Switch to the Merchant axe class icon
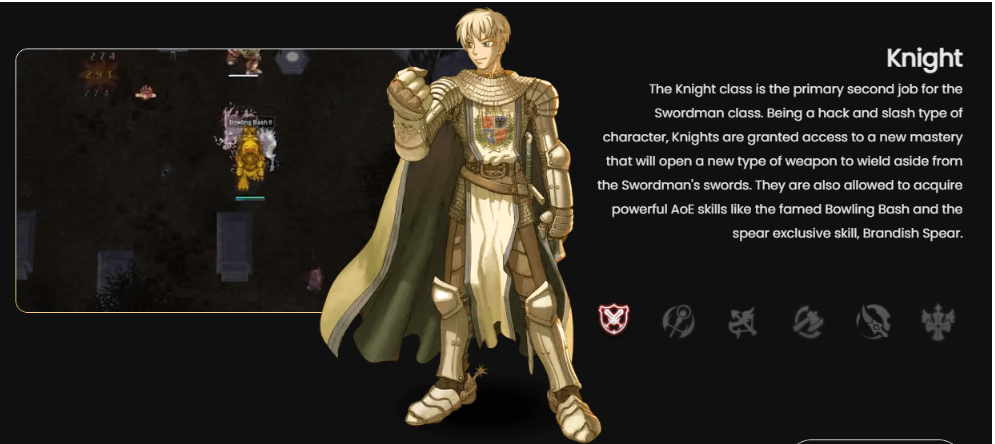 [x=807, y=321]
